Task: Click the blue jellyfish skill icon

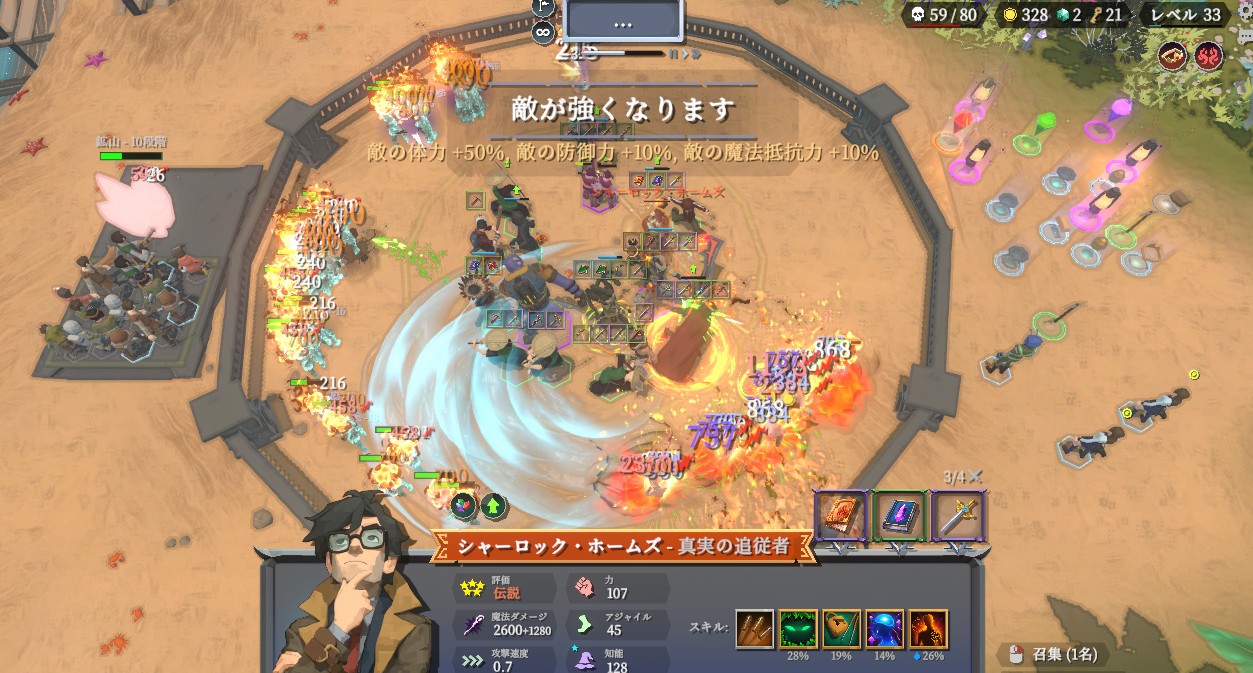Action: tap(885, 629)
